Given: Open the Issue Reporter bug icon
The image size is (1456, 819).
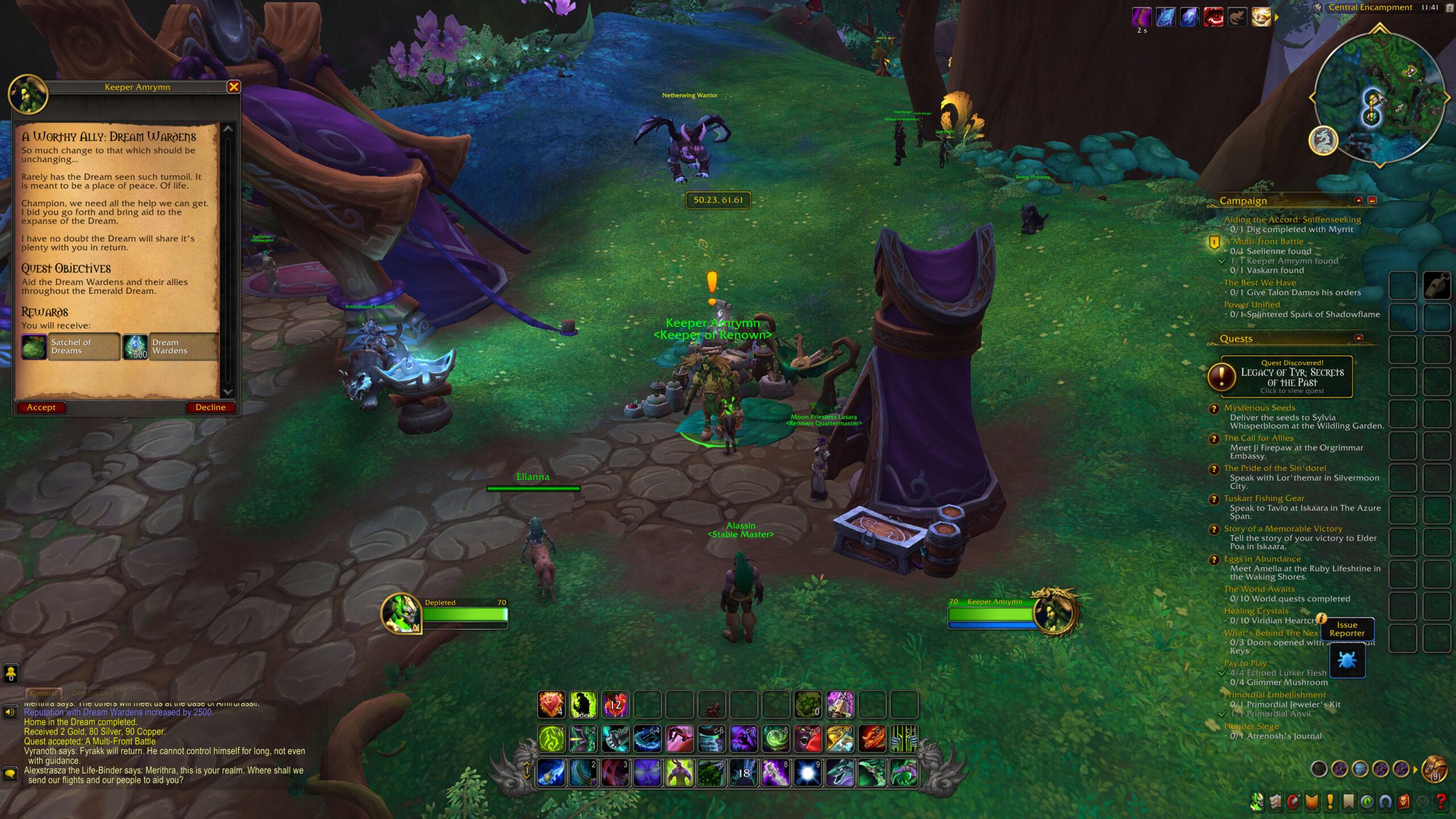Looking at the screenshot, I should (x=1349, y=660).
